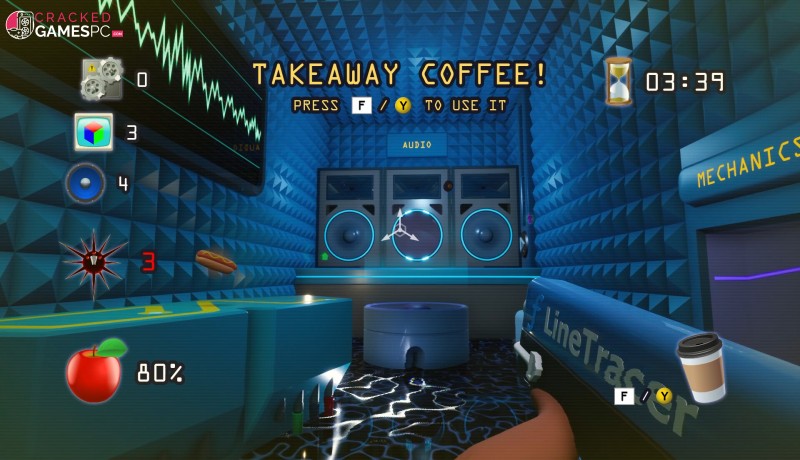Select the spiky red mine icon
The height and width of the screenshot is (460, 800).
coord(93,261)
